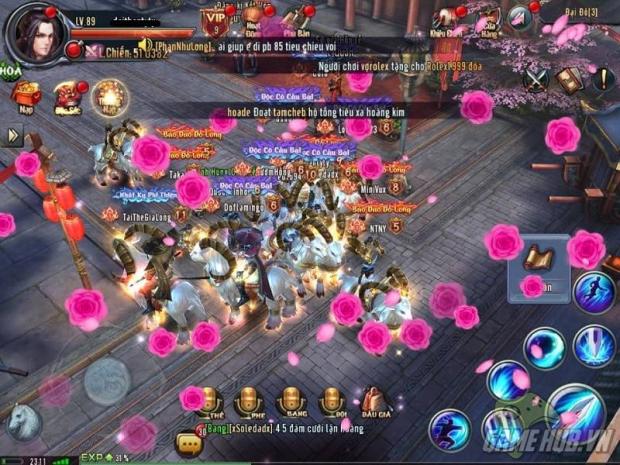This screenshot has height=465, width=620.
Task: Use the scroll item quick slot
Action: point(540,257)
